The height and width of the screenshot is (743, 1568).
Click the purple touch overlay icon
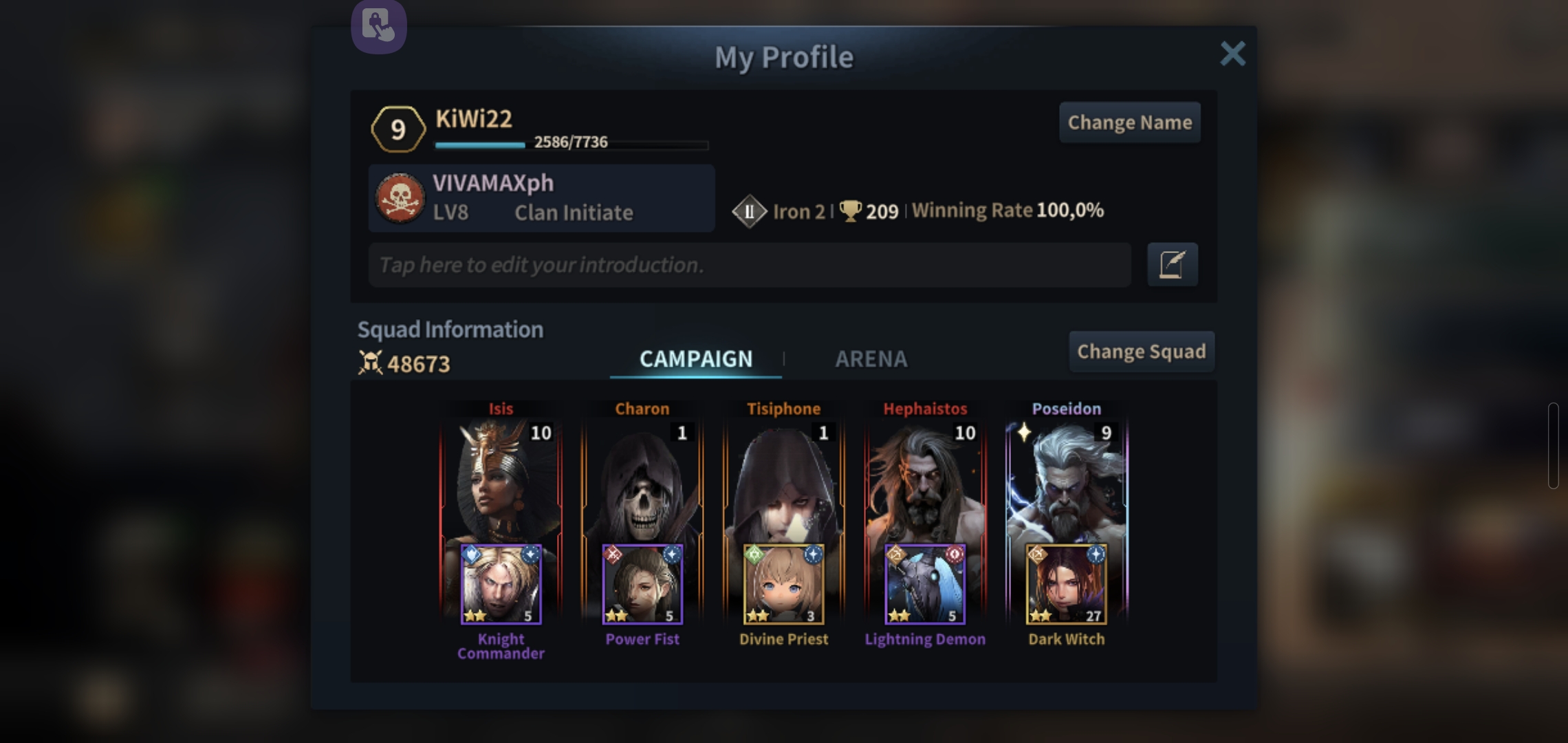pos(379,26)
